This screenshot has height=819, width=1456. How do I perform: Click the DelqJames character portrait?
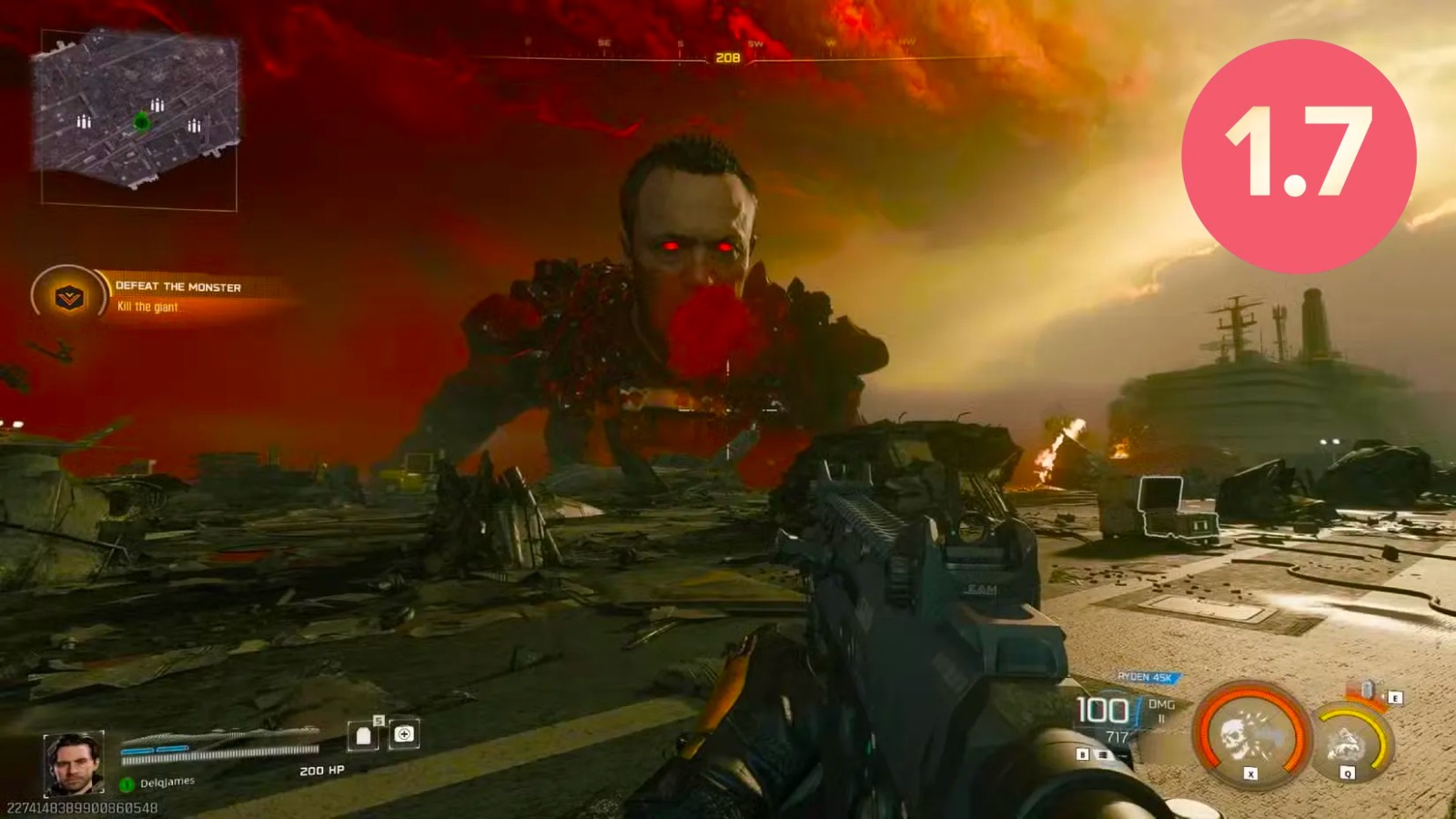[x=73, y=764]
